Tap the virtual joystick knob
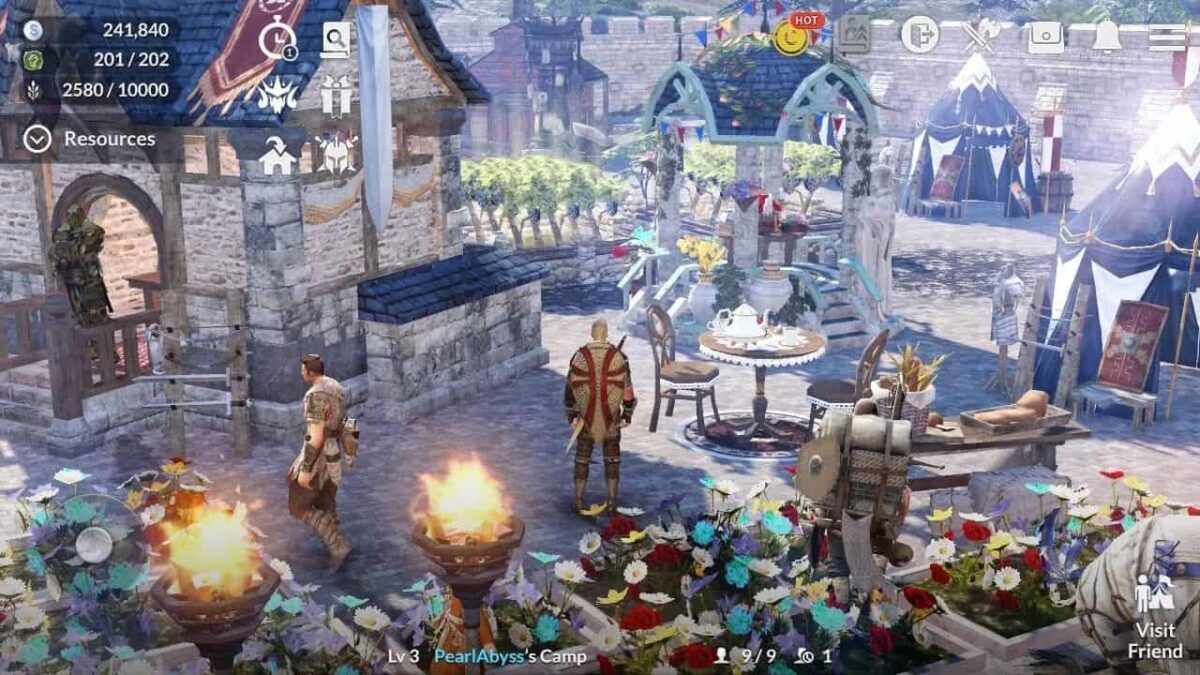1200x675 pixels. click(94, 544)
